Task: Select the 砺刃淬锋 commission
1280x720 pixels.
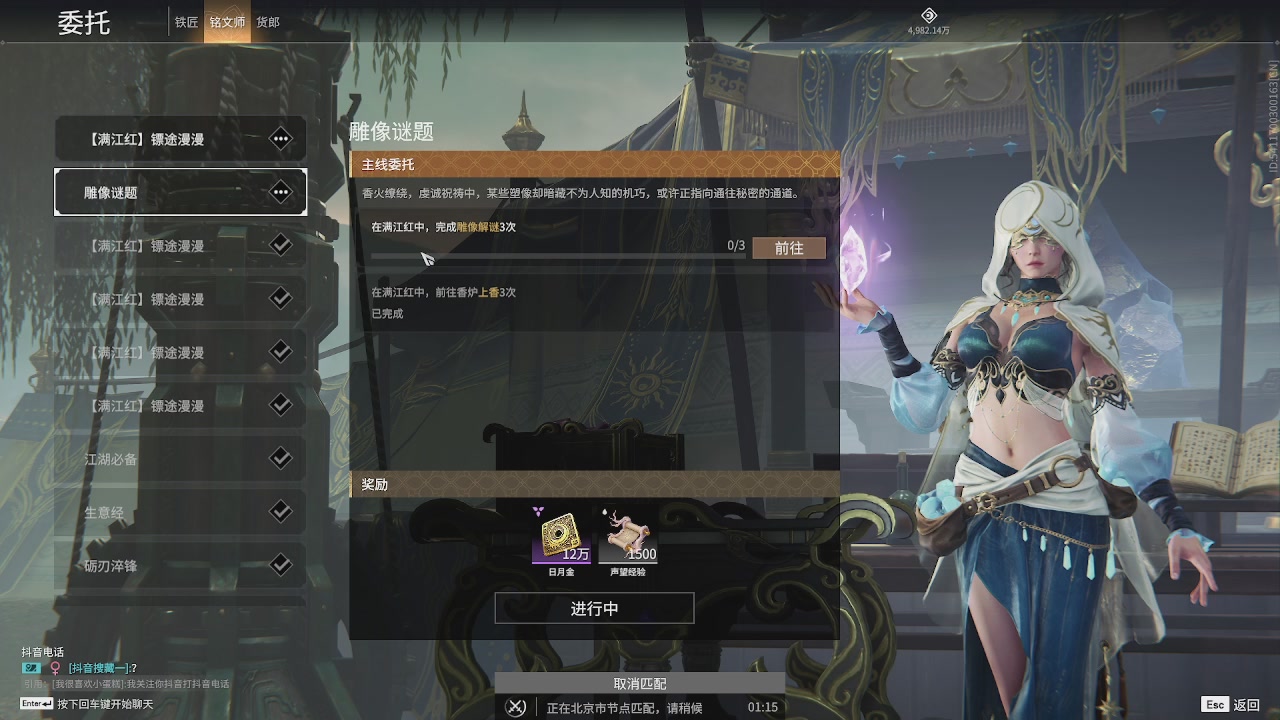Action: point(180,566)
